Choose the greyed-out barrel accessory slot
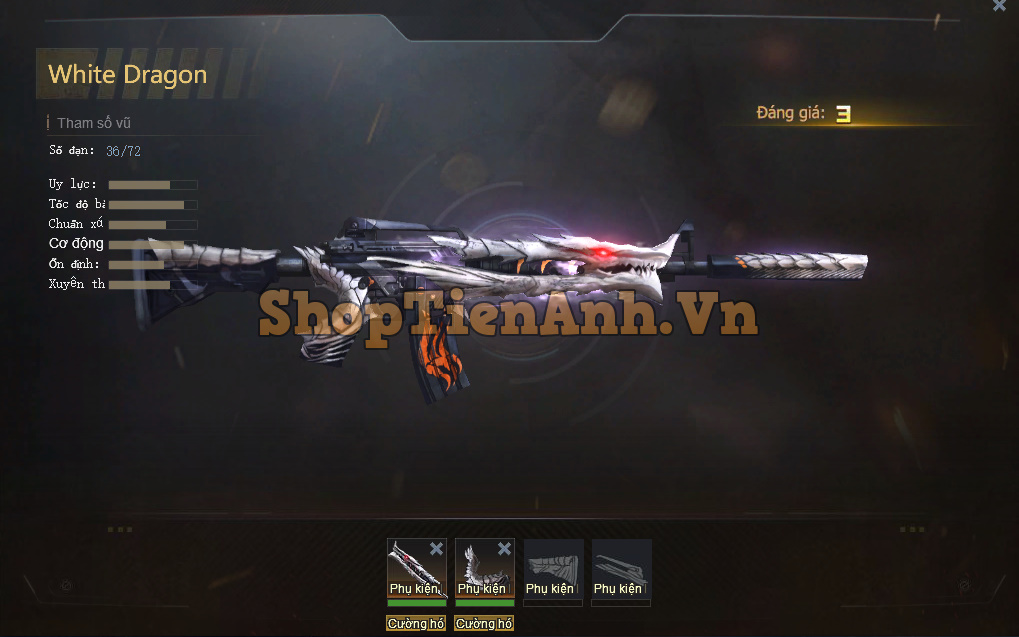This screenshot has height=637, width=1019. coord(621,569)
